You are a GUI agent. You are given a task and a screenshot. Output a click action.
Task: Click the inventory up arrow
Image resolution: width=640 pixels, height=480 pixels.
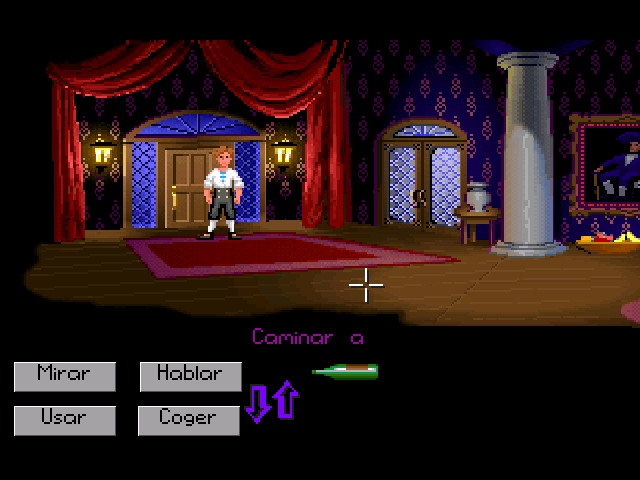pyautogui.click(x=286, y=400)
